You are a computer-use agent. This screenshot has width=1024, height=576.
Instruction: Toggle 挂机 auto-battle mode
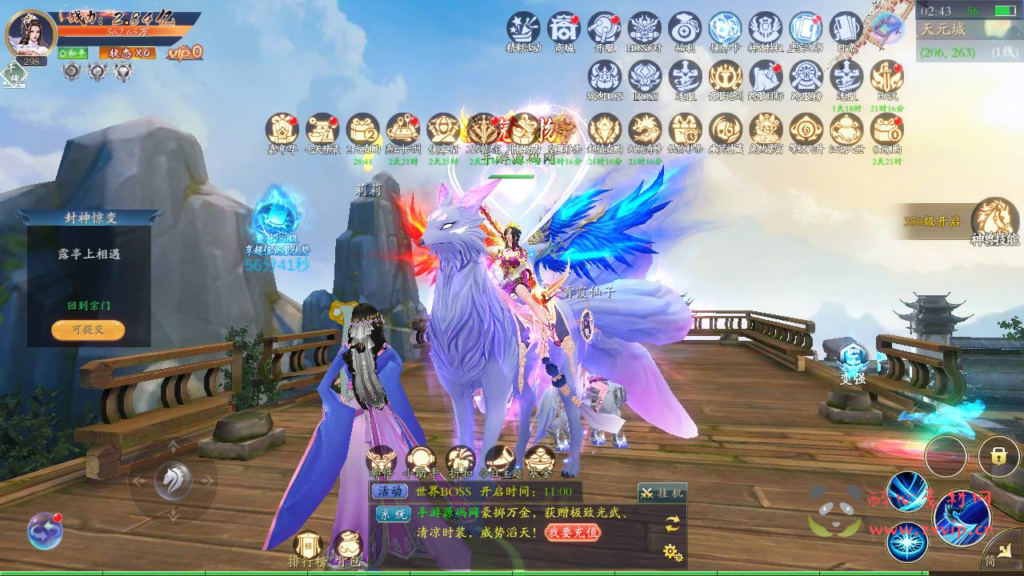coord(662,492)
